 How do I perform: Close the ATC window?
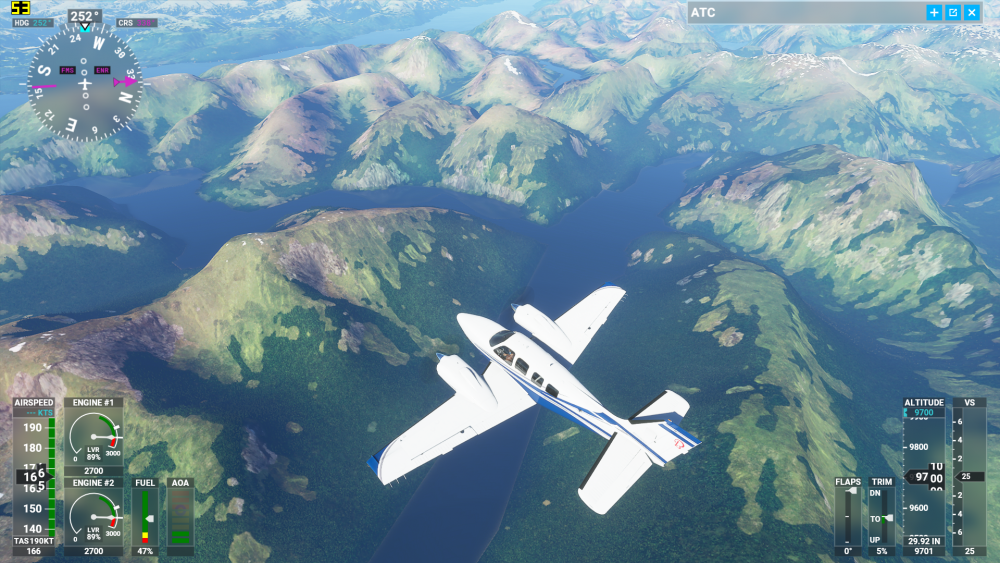[x=972, y=13]
